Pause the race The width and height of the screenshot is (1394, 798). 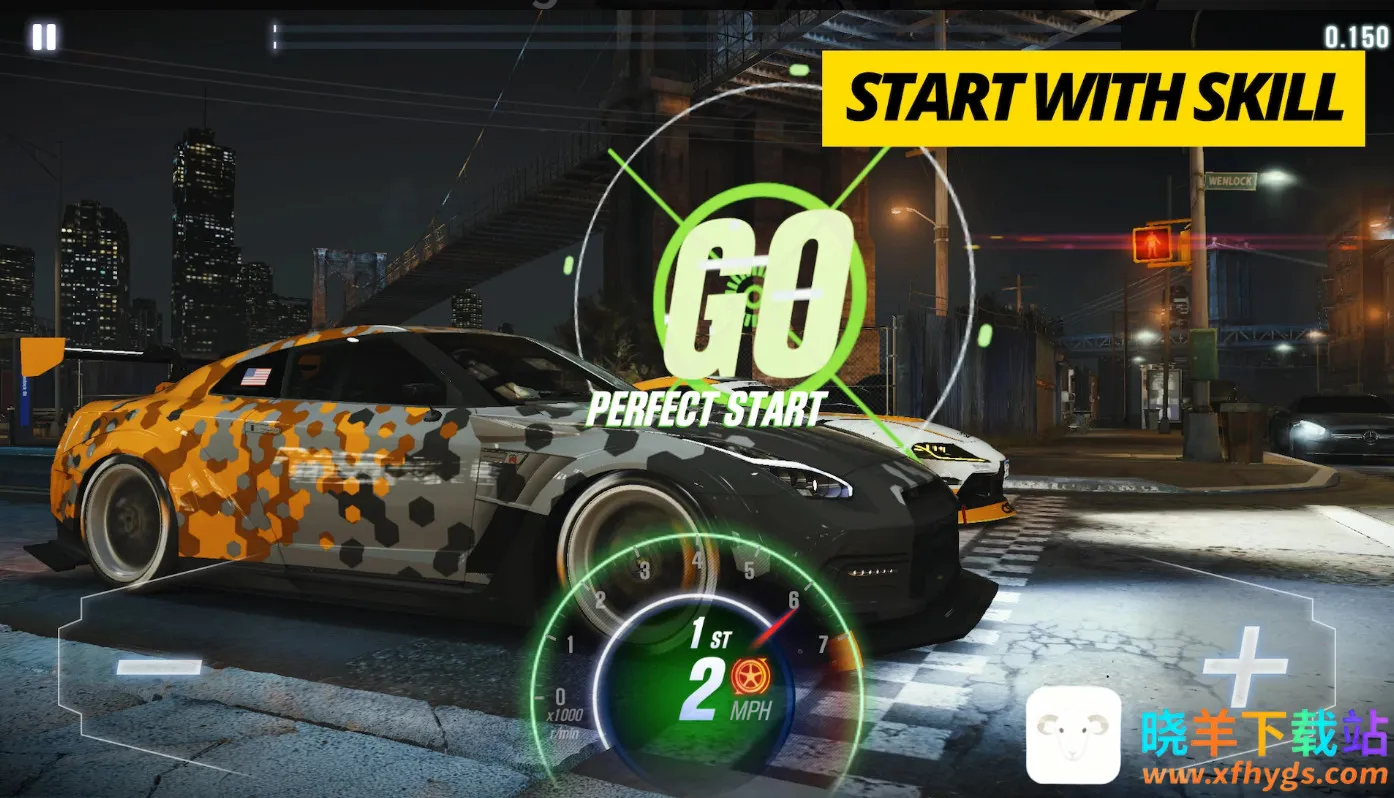[44, 38]
